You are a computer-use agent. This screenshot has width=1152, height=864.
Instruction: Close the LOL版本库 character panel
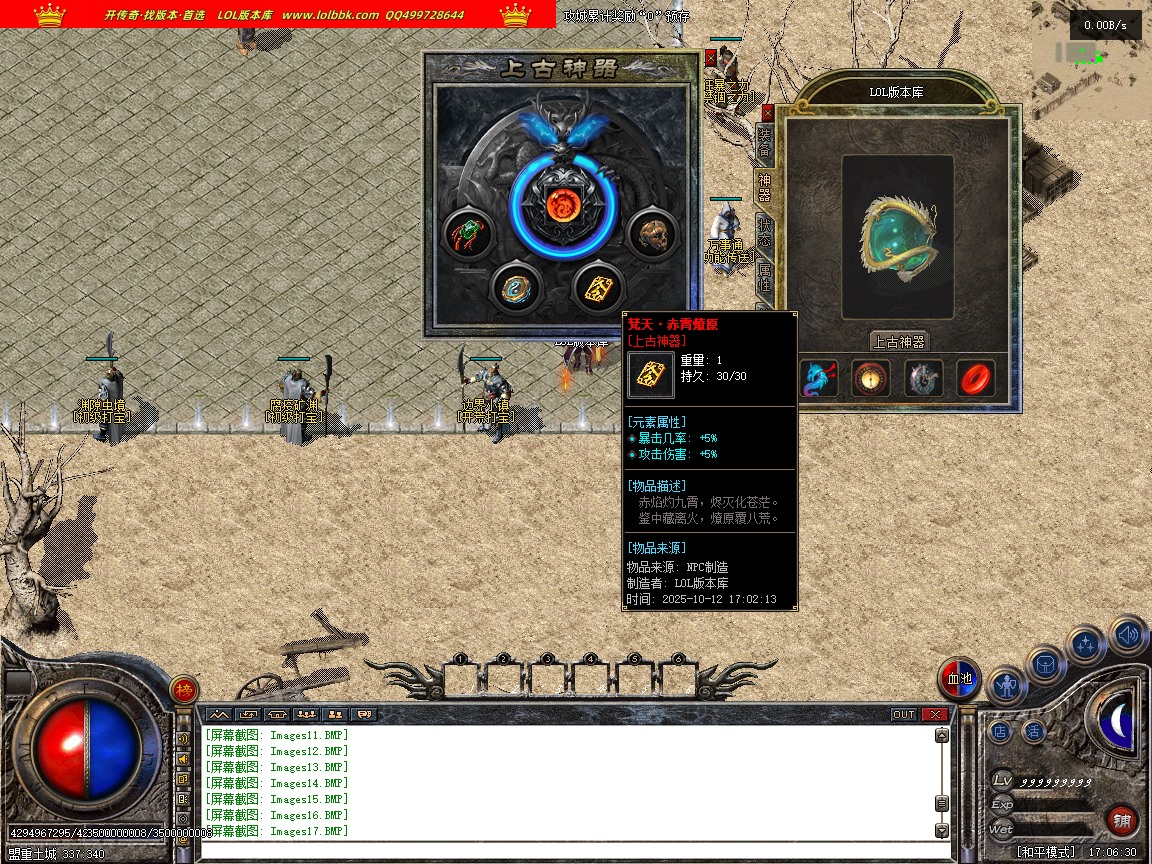click(768, 112)
